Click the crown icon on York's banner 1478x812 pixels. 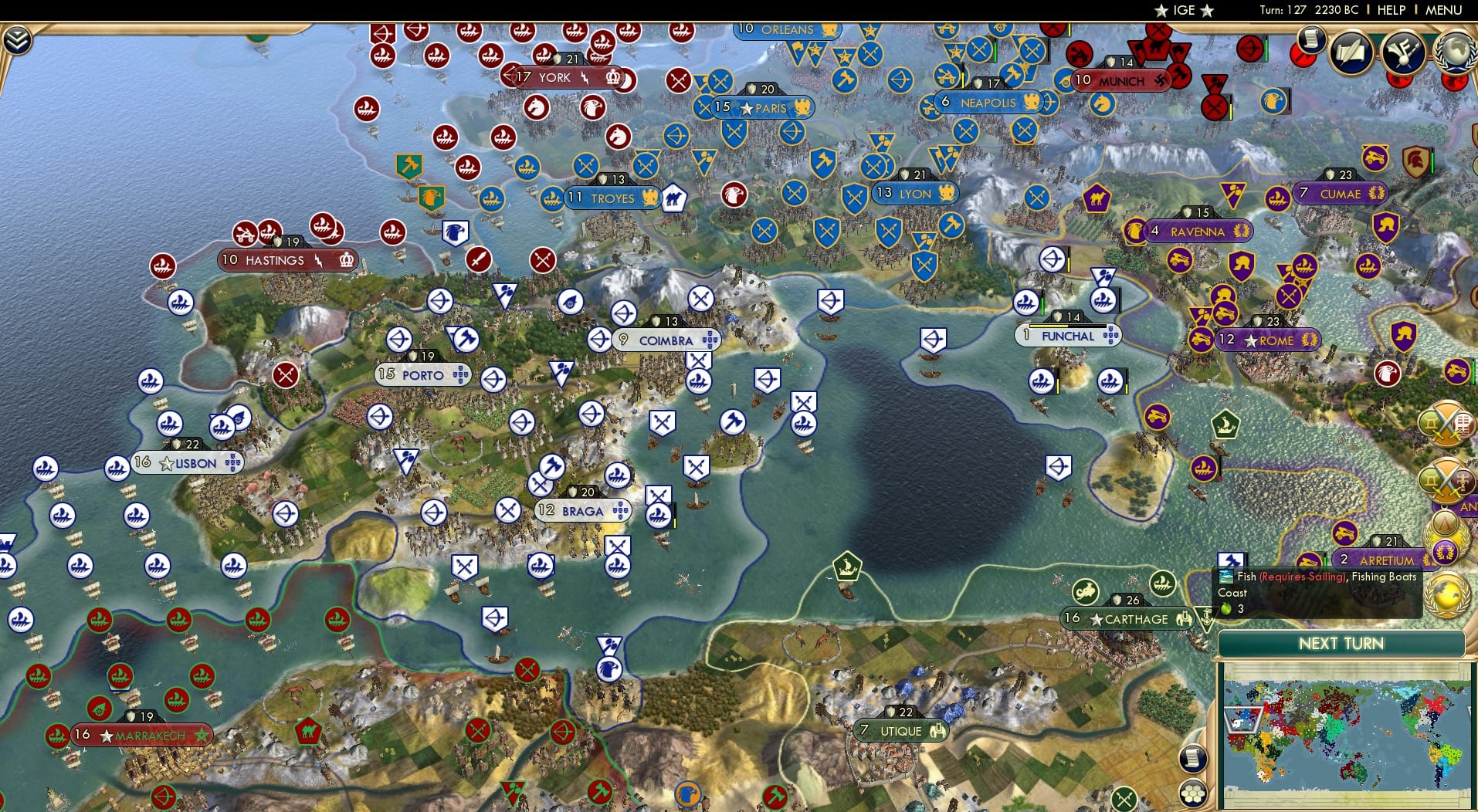click(614, 77)
